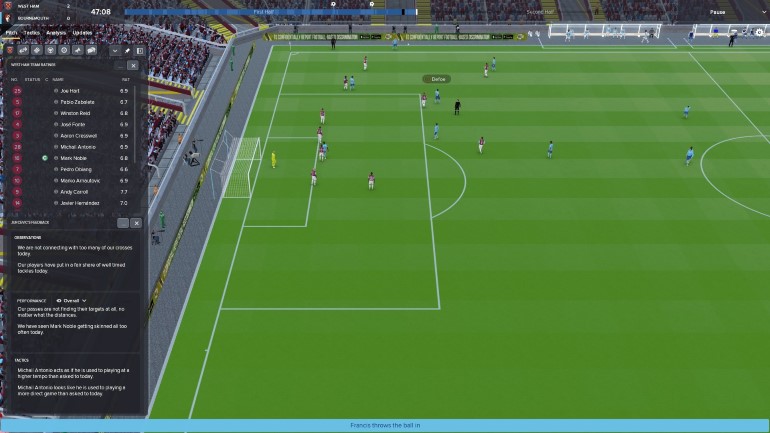Screen dimensions: 770x433
Task: Open the Overall performance dropdown
Action: point(72,300)
